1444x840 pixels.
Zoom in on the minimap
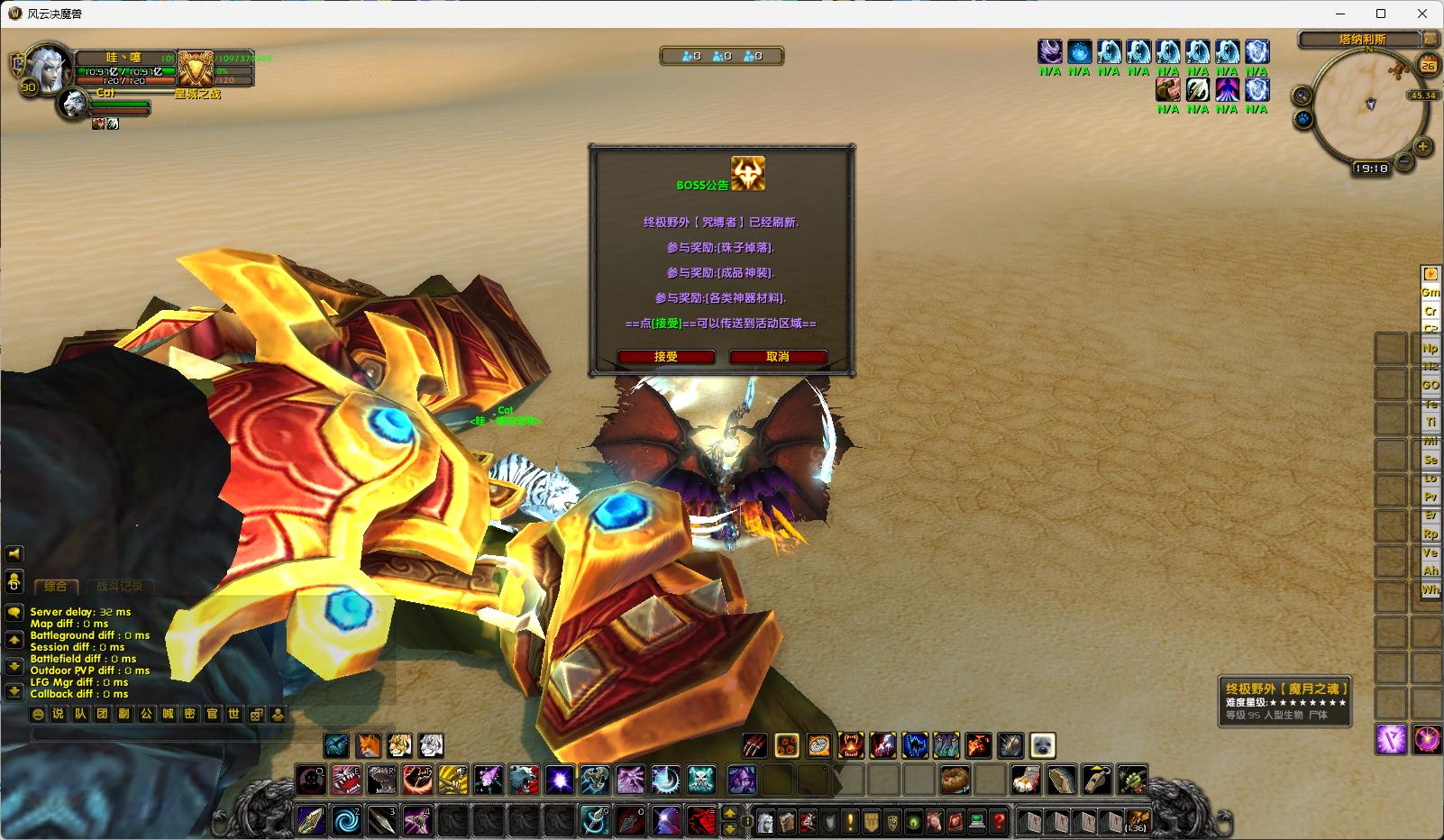click(x=1422, y=146)
